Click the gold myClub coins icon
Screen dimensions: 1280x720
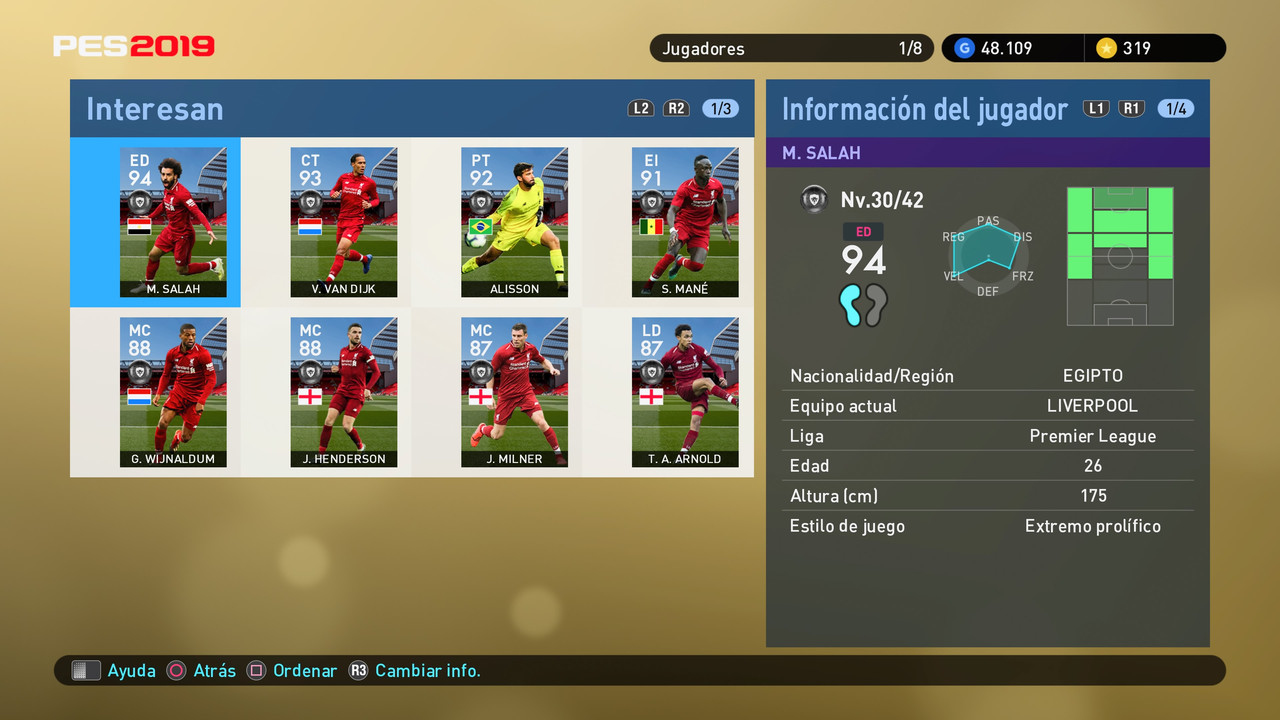[x=1110, y=47]
